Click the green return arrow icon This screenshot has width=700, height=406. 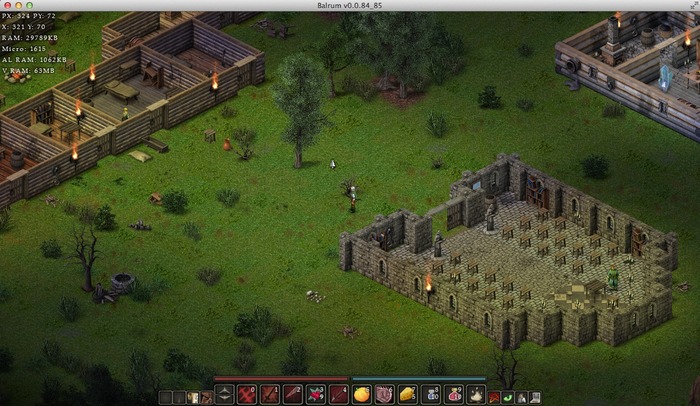point(507,397)
